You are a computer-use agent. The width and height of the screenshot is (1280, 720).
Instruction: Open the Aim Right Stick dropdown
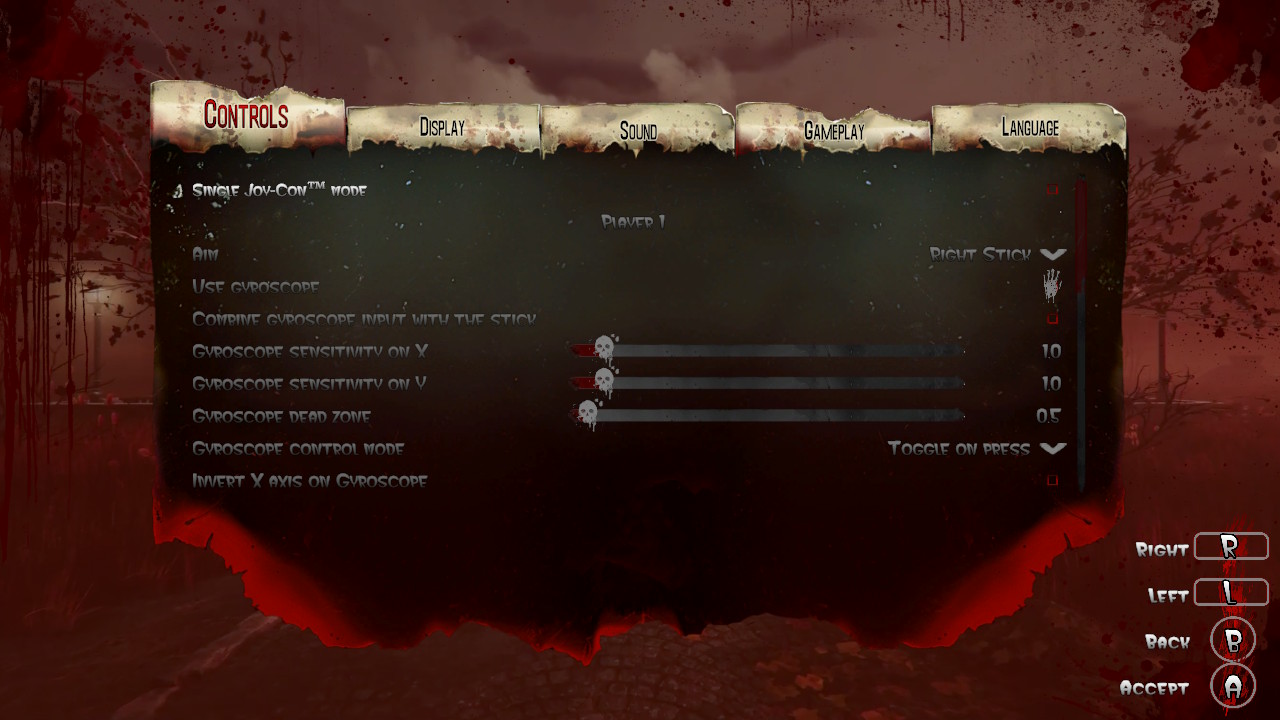(1052, 255)
